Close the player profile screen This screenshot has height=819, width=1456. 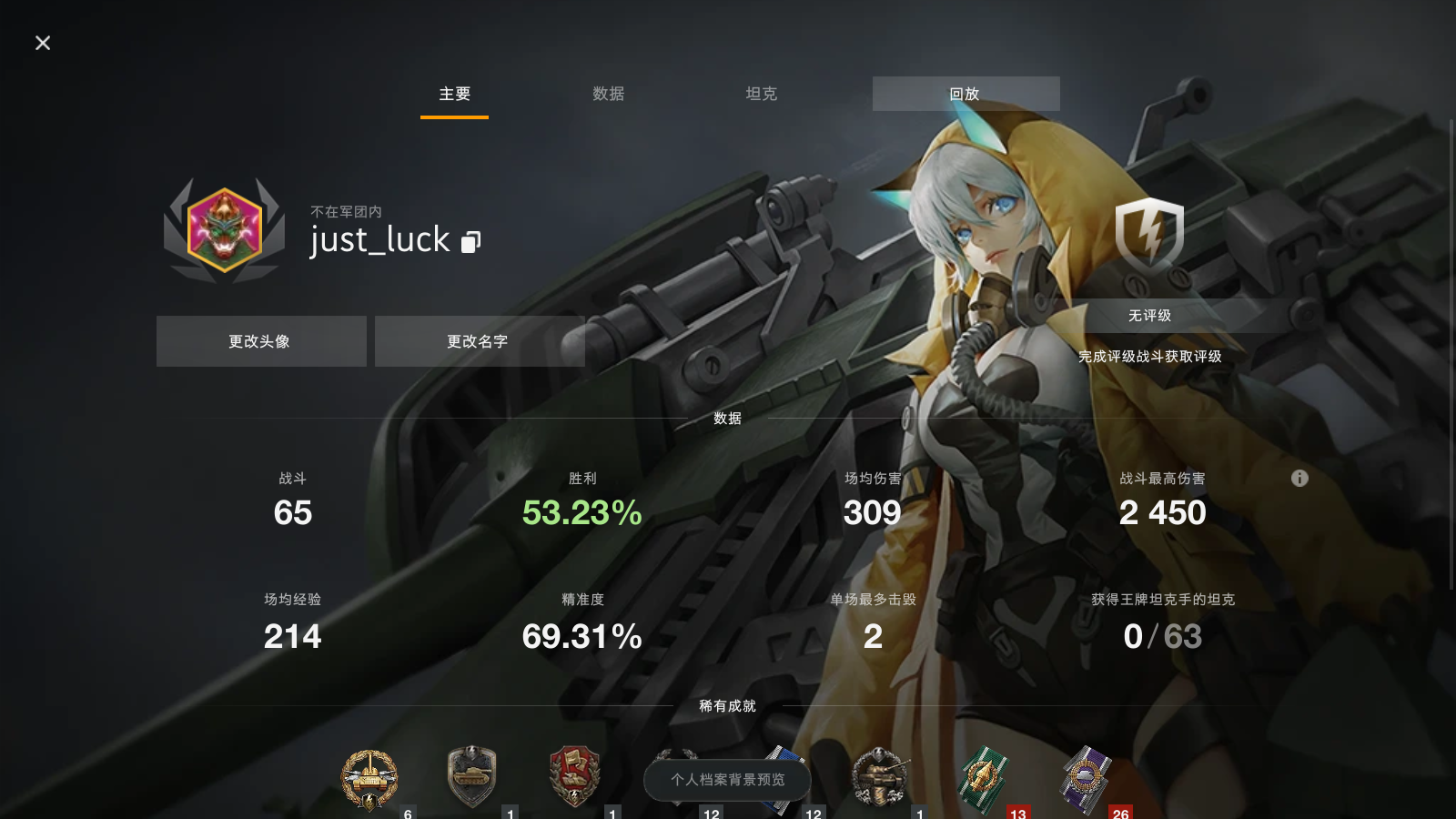point(43,43)
